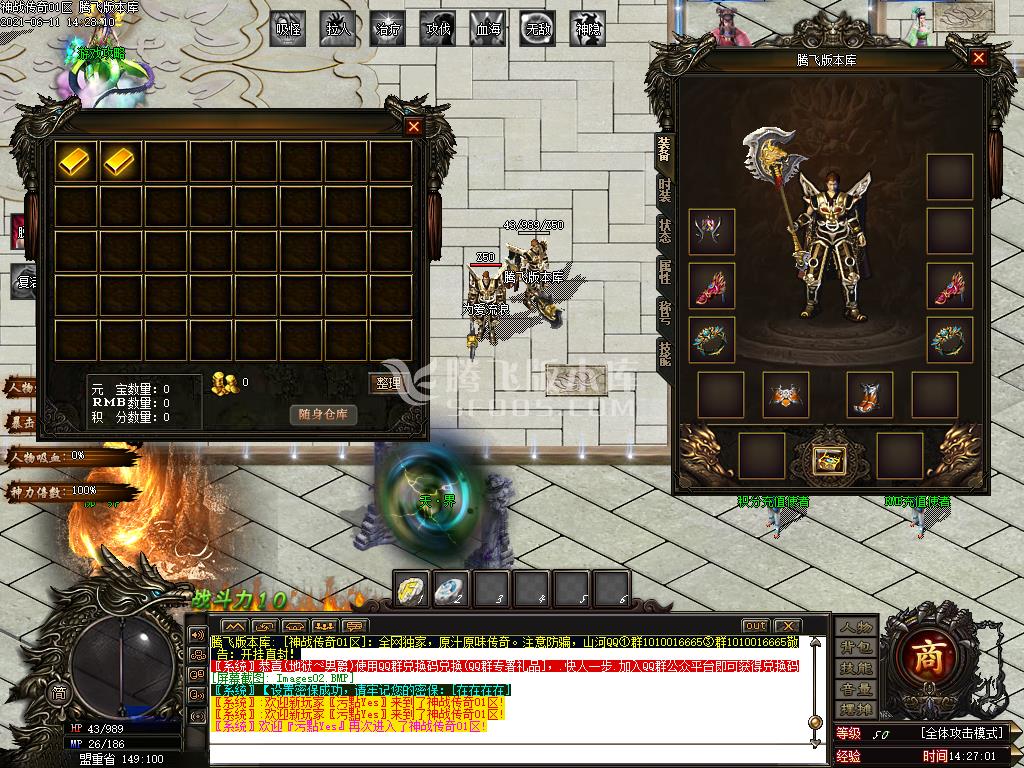This screenshot has height=768, width=1024.
Task: Select the equipped boots slot
Action: pyautogui.click(x=869, y=394)
